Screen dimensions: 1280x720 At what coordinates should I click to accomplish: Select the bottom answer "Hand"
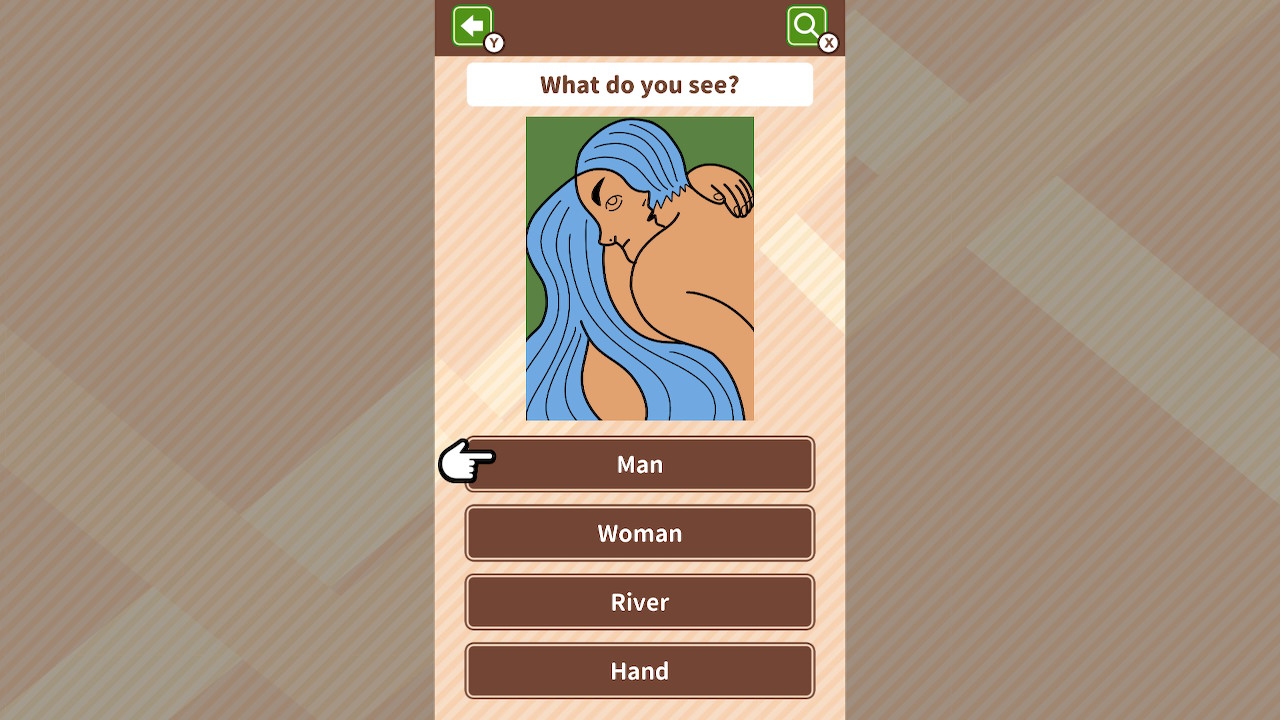[639, 671]
